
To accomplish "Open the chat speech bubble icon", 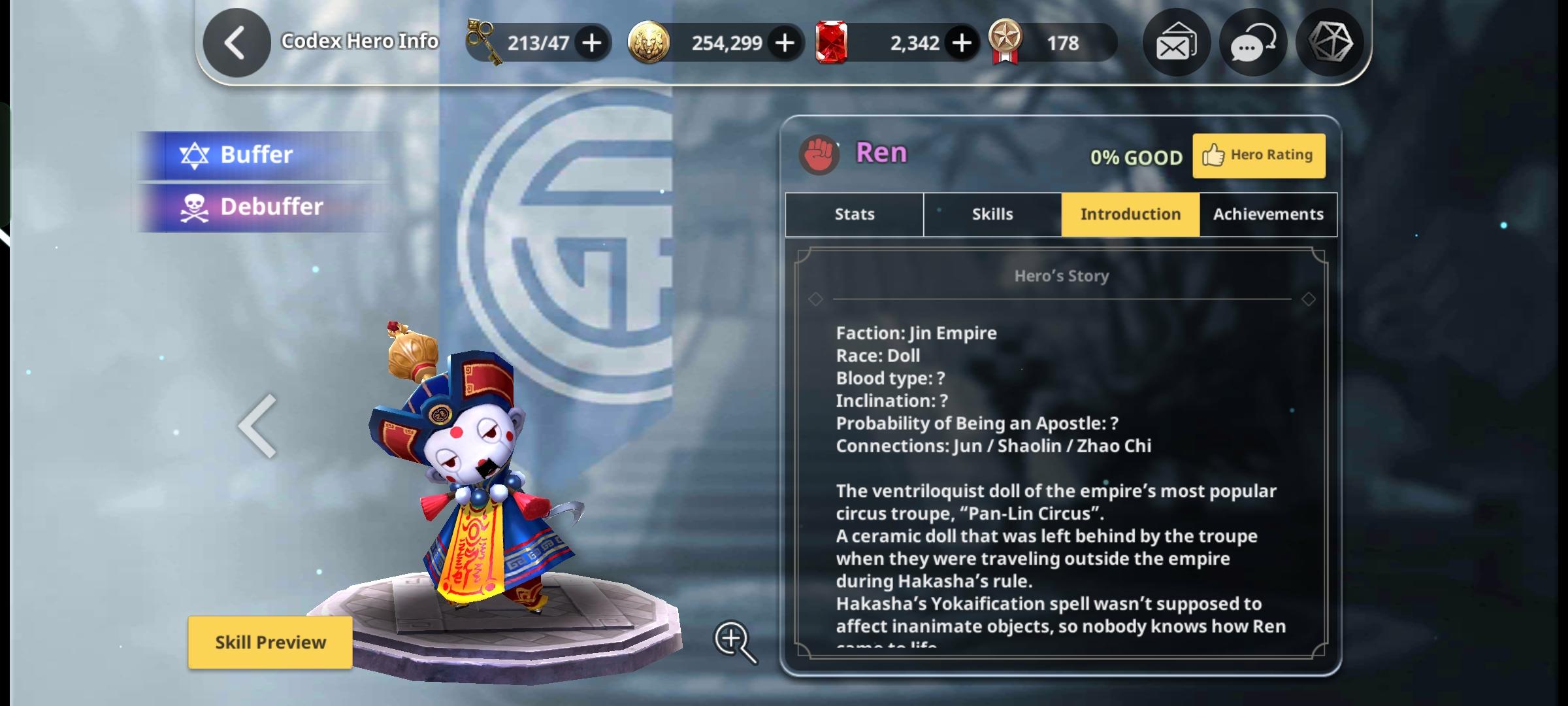I will pyautogui.click(x=1252, y=43).
